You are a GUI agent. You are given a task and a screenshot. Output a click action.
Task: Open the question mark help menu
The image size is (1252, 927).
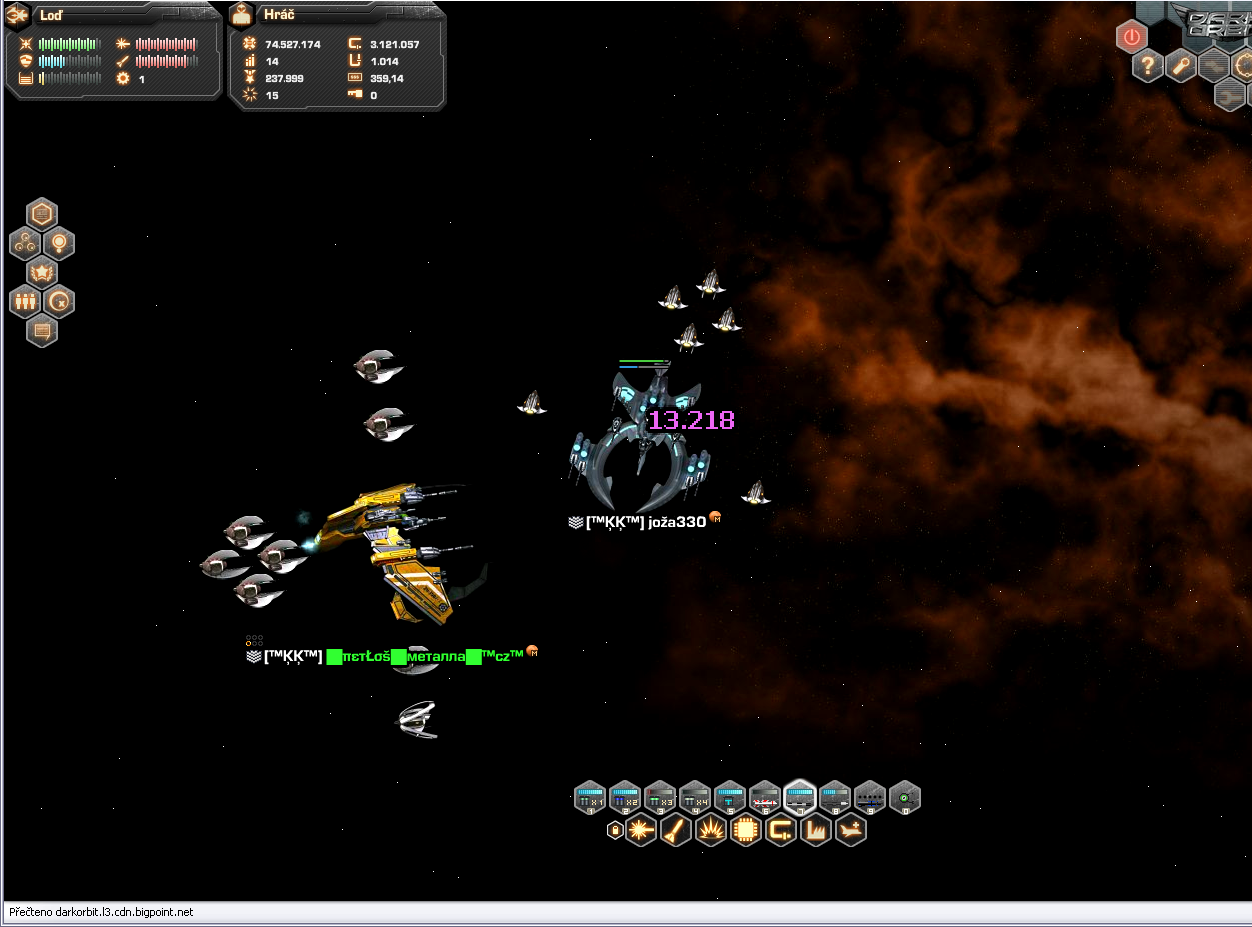(x=1148, y=67)
